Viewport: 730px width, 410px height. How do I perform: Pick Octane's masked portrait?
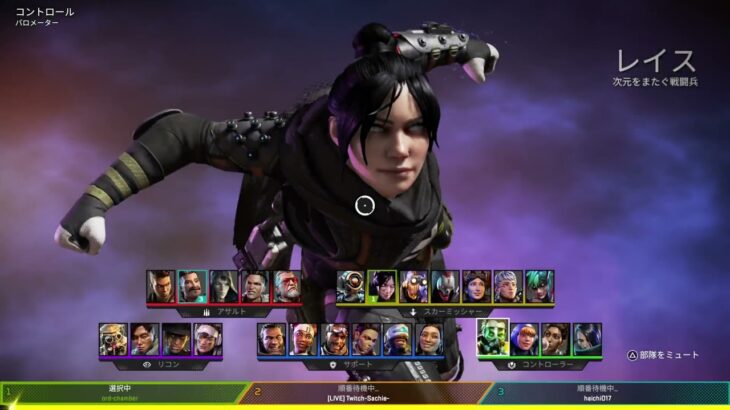[414, 286]
